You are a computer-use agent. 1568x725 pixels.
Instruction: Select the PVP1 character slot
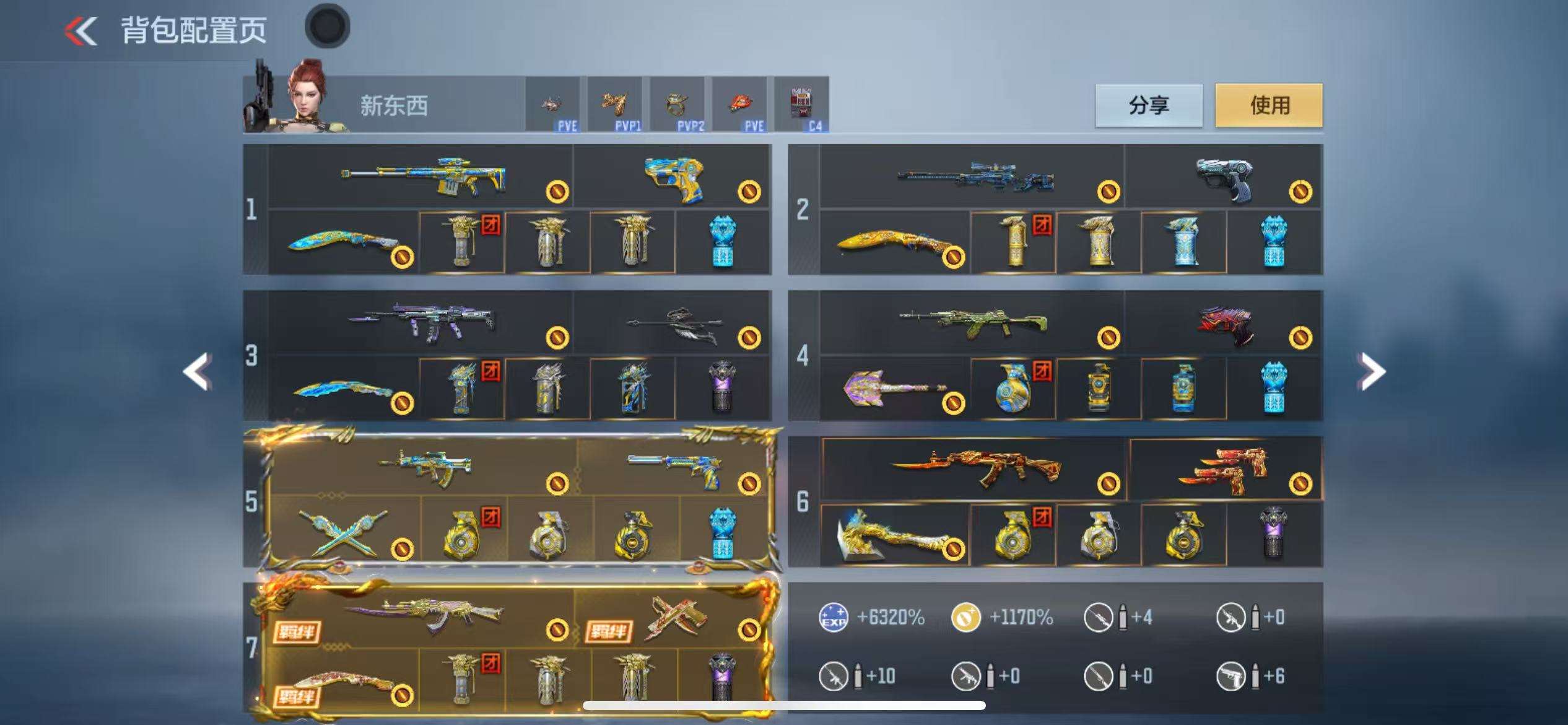pos(615,104)
